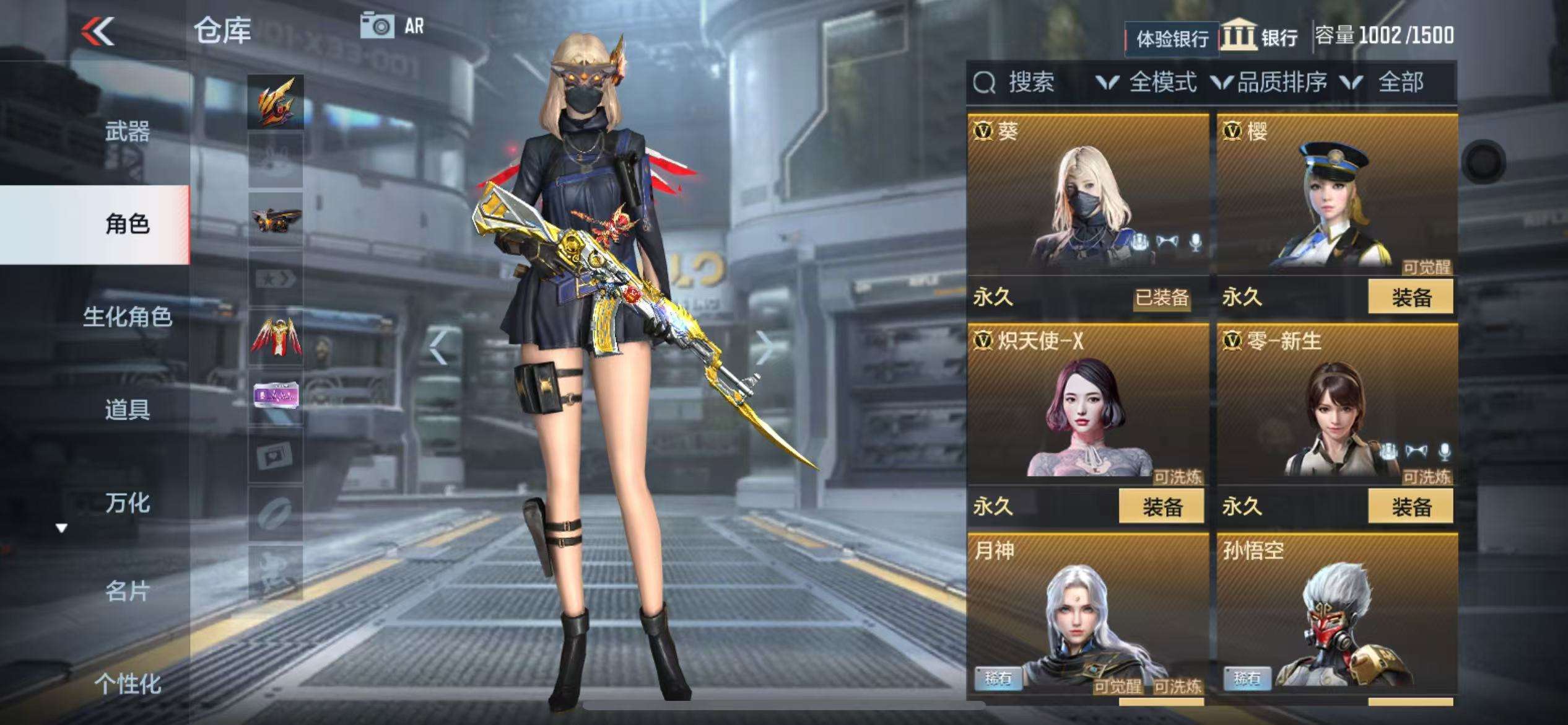Open the 道具 category
This screenshot has width=1568, height=725.
click(127, 410)
